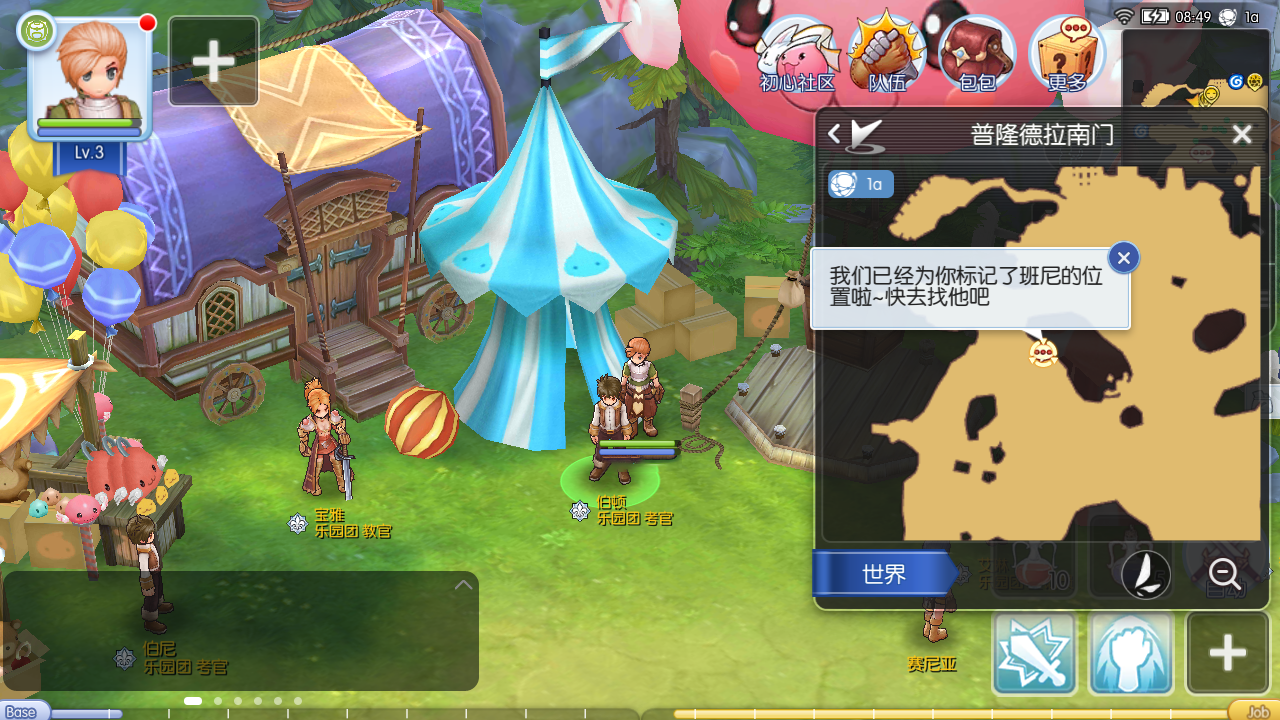Open the Base experience bar label
Screen dimensions: 1280x720
[x=22, y=712]
